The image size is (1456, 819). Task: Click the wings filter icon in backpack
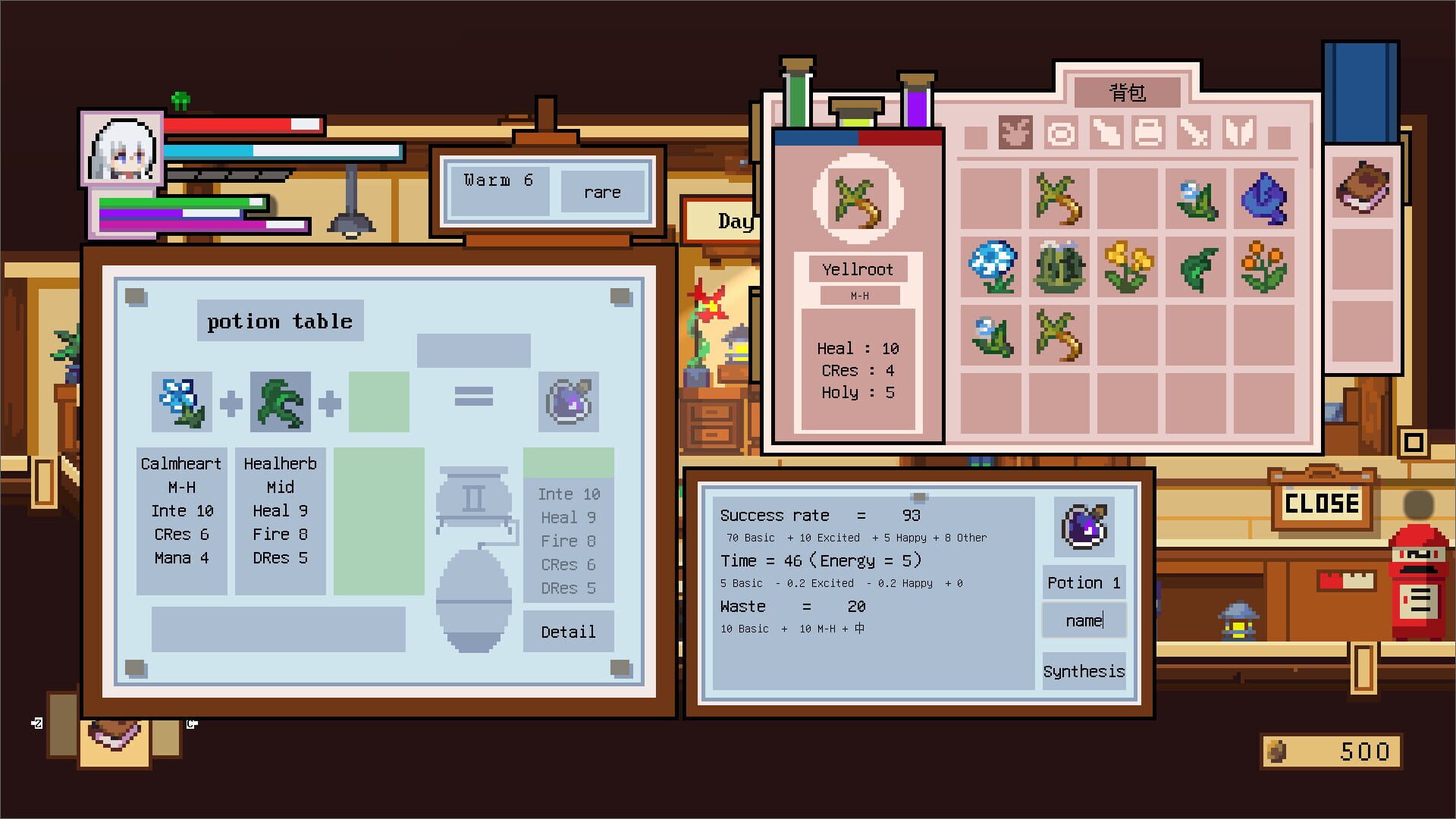click(x=1238, y=133)
